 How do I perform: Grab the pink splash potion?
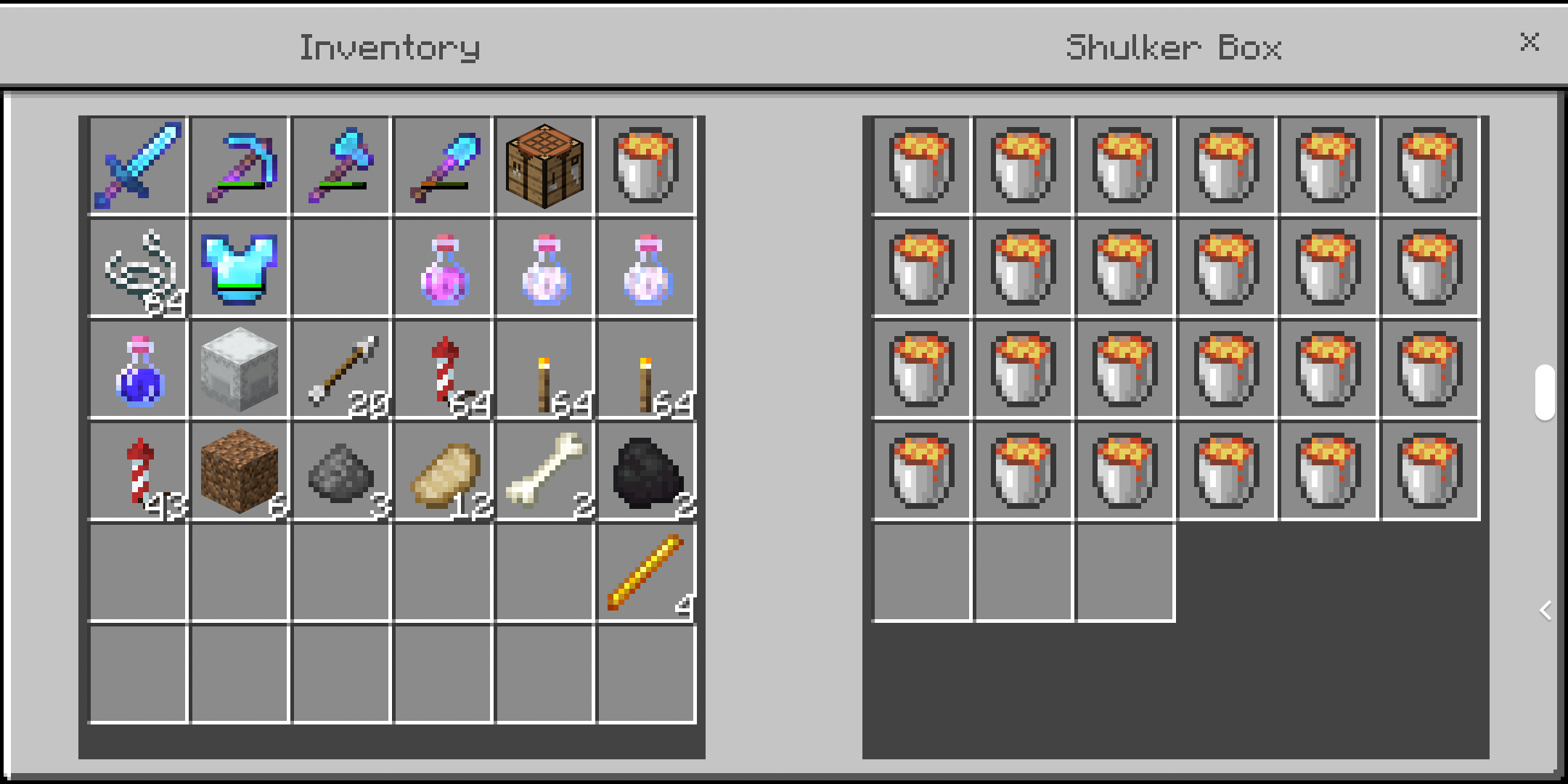pyautogui.click(x=444, y=269)
